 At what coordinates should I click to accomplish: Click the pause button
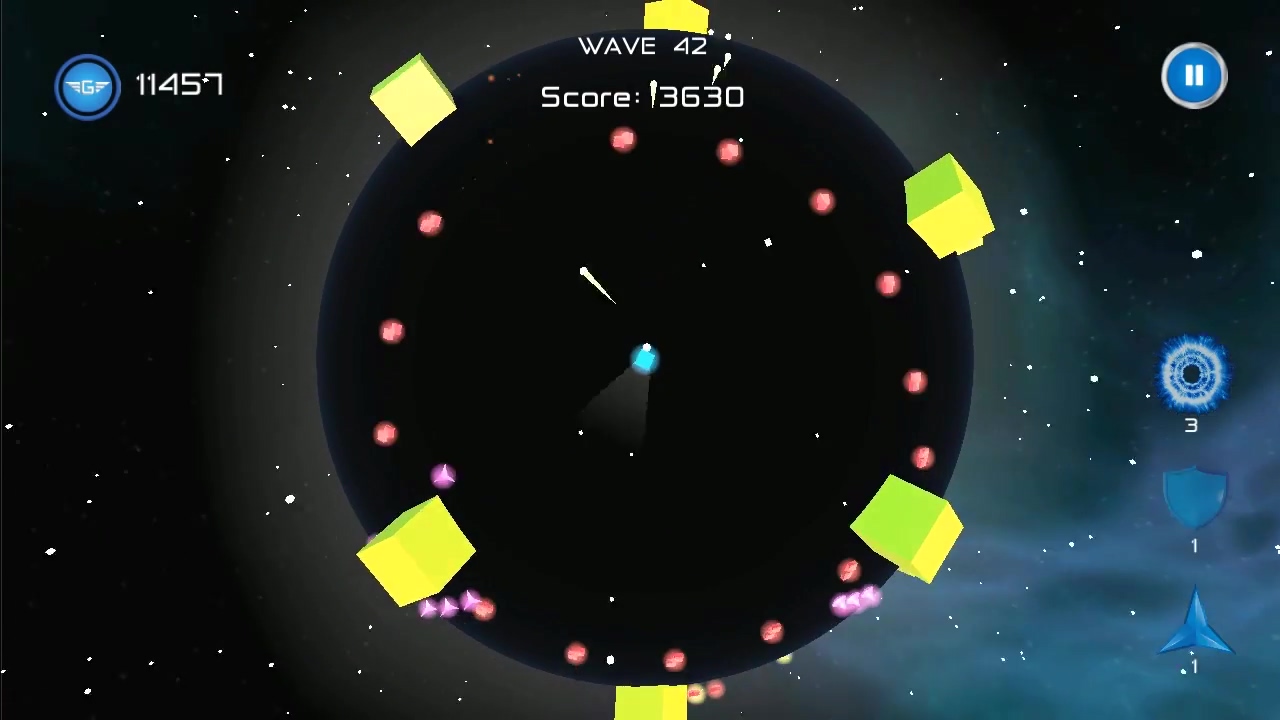click(1194, 75)
